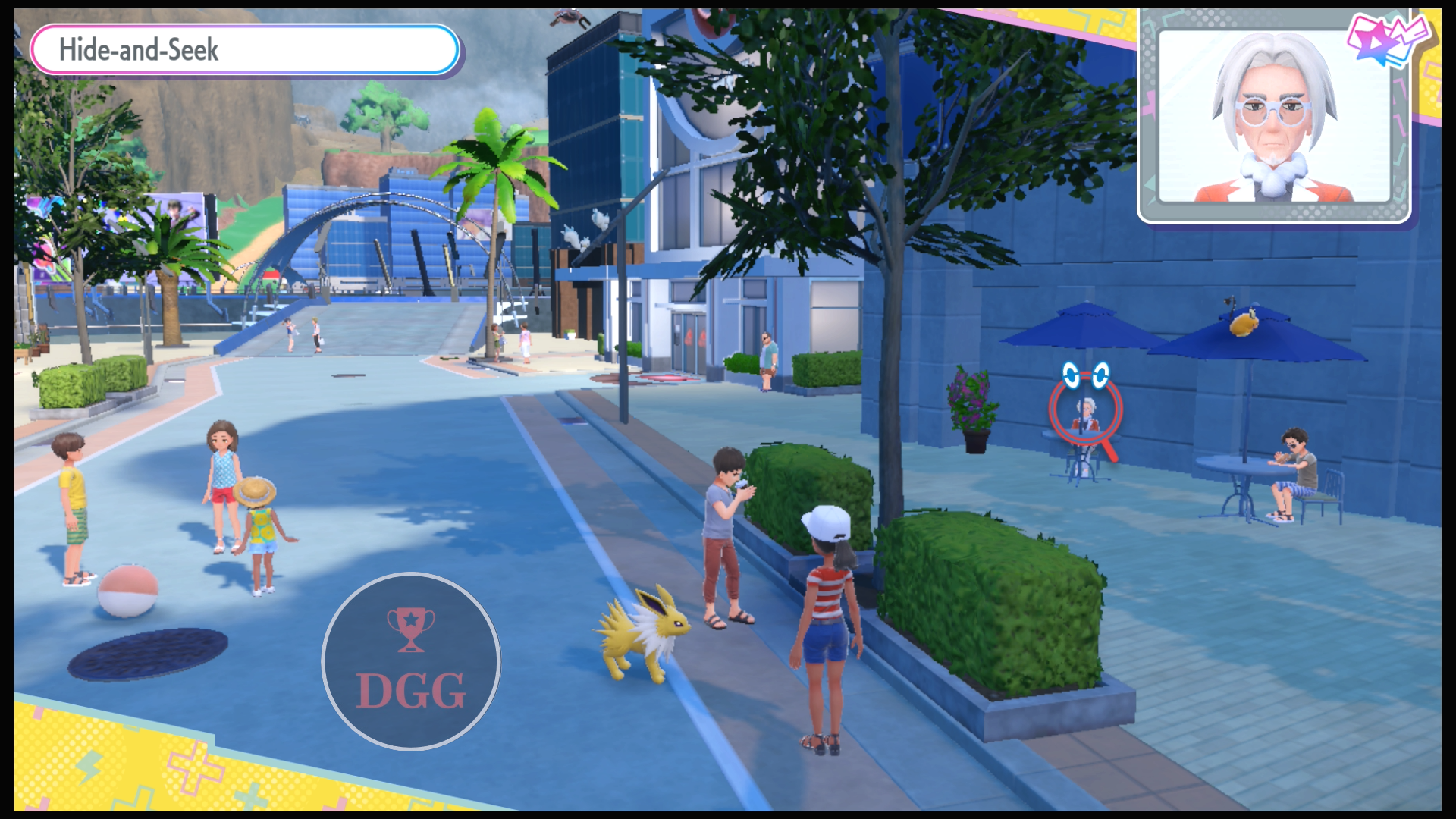Click the red magnifying glass marker

(1086, 410)
